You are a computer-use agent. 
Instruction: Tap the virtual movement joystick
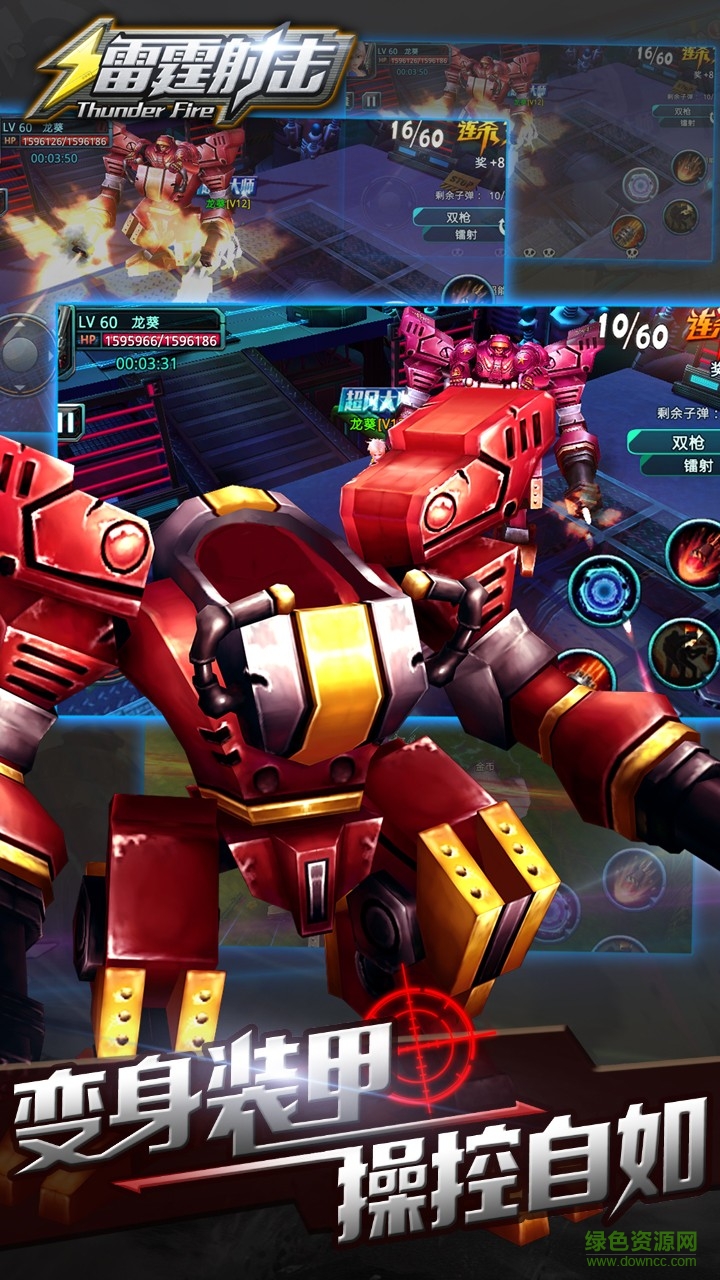pyautogui.click(x=22, y=352)
